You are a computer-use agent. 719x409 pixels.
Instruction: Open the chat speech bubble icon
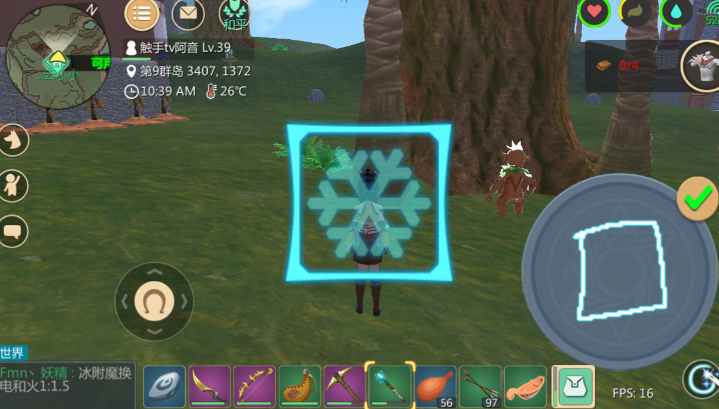[x=13, y=231]
